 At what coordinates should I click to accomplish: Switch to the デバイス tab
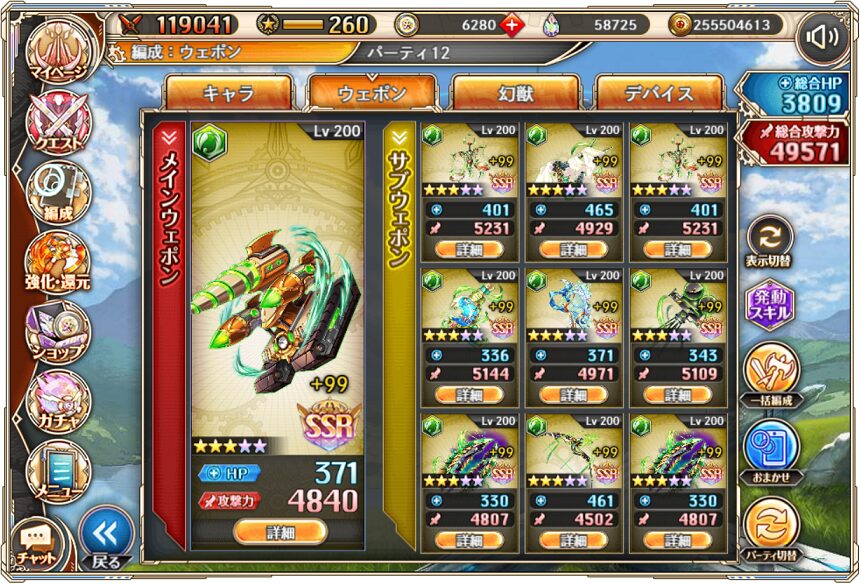coord(658,93)
